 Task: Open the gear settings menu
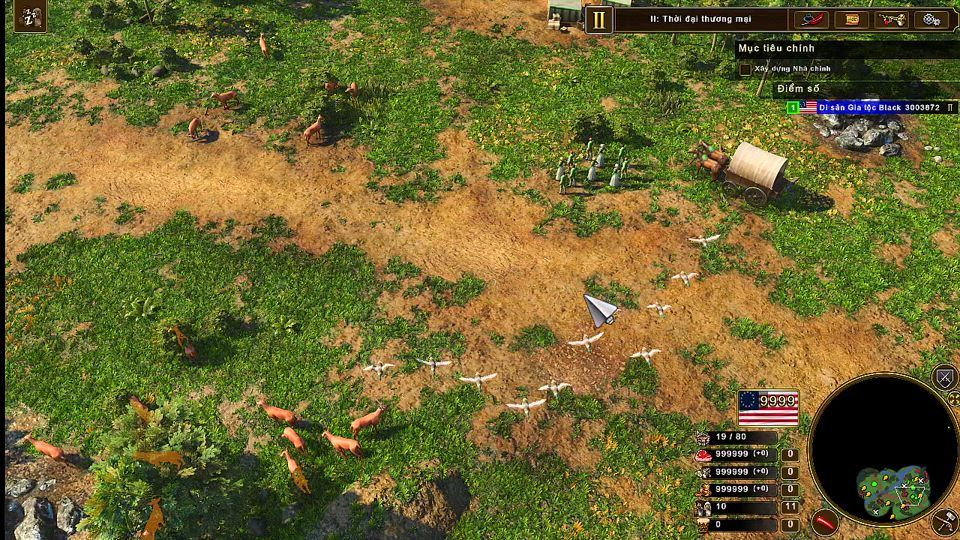tap(931, 19)
